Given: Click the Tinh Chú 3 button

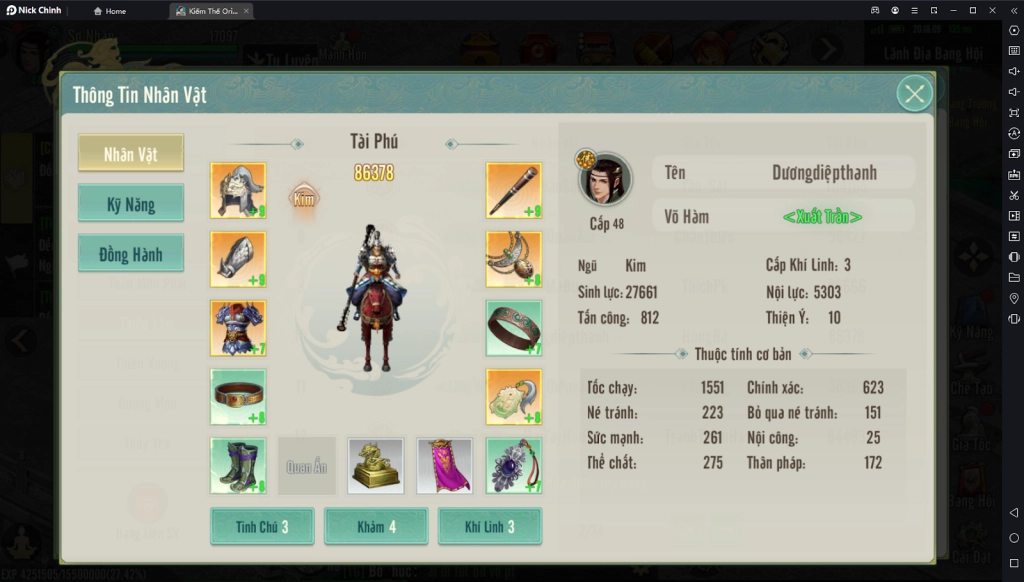Looking at the screenshot, I should click(262, 527).
